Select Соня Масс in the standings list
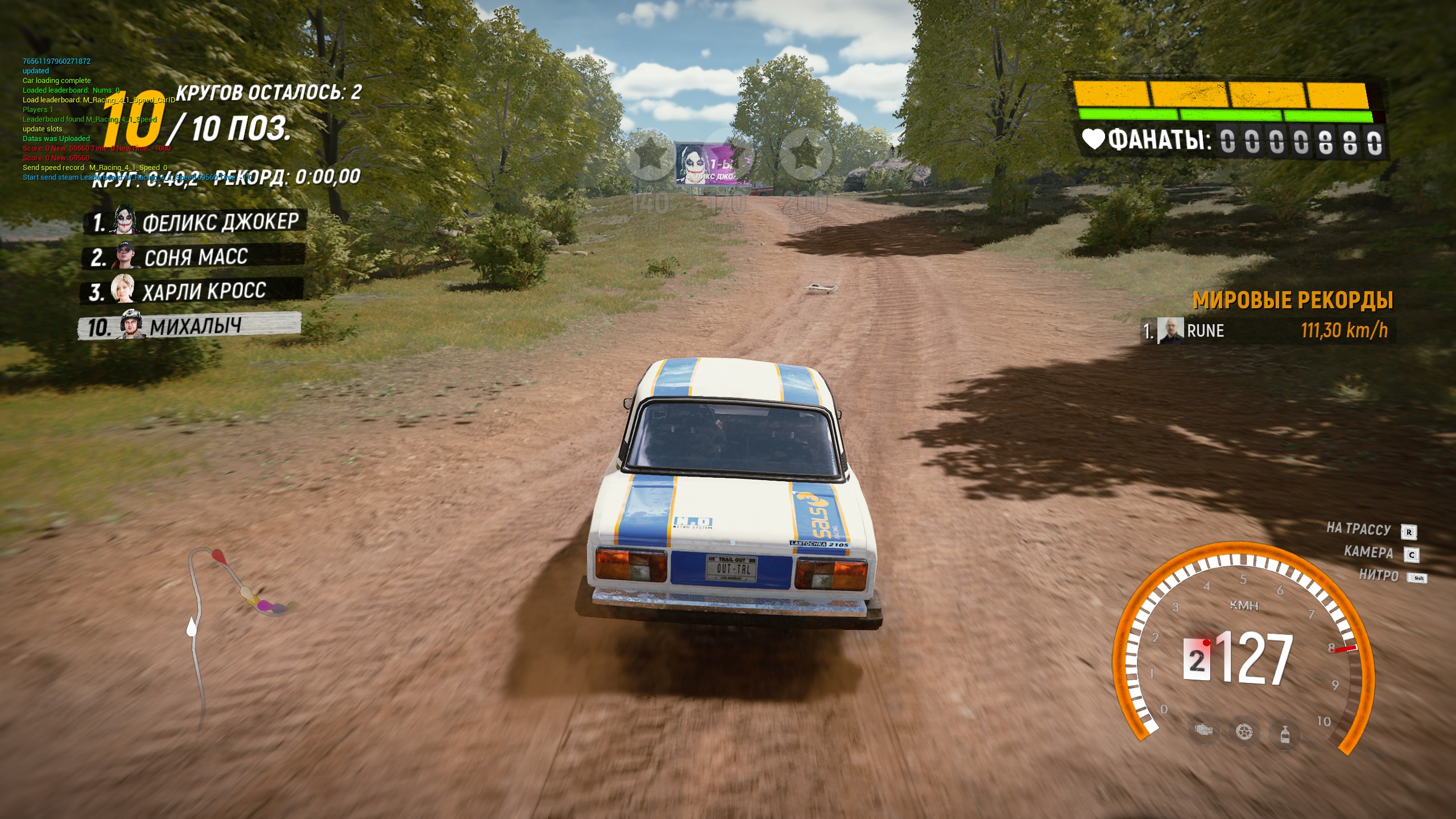This screenshot has width=1456, height=819. point(193,257)
